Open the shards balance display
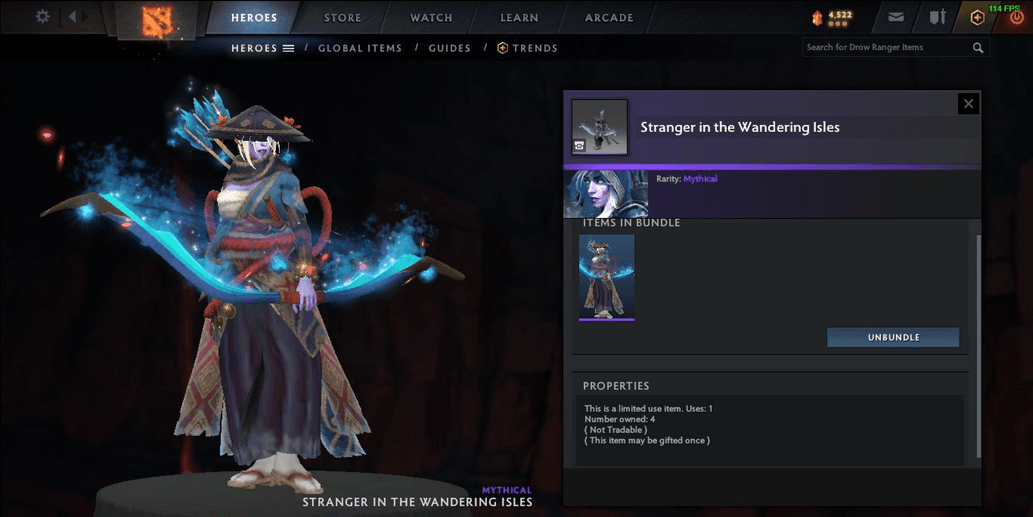The height and width of the screenshot is (517, 1033). point(832,17)
